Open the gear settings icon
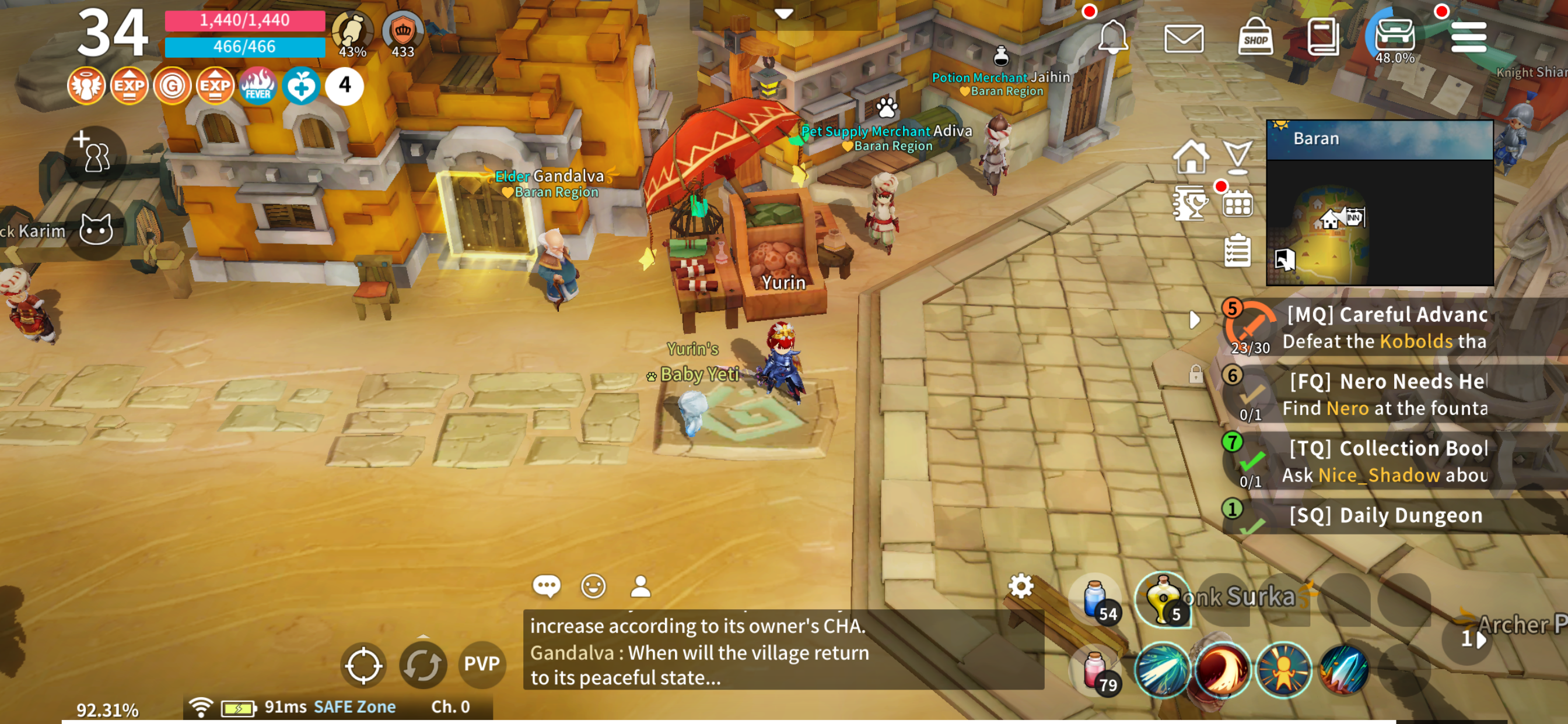The height and width of the screenshot is (724, 1568). tap(1021, 586)
